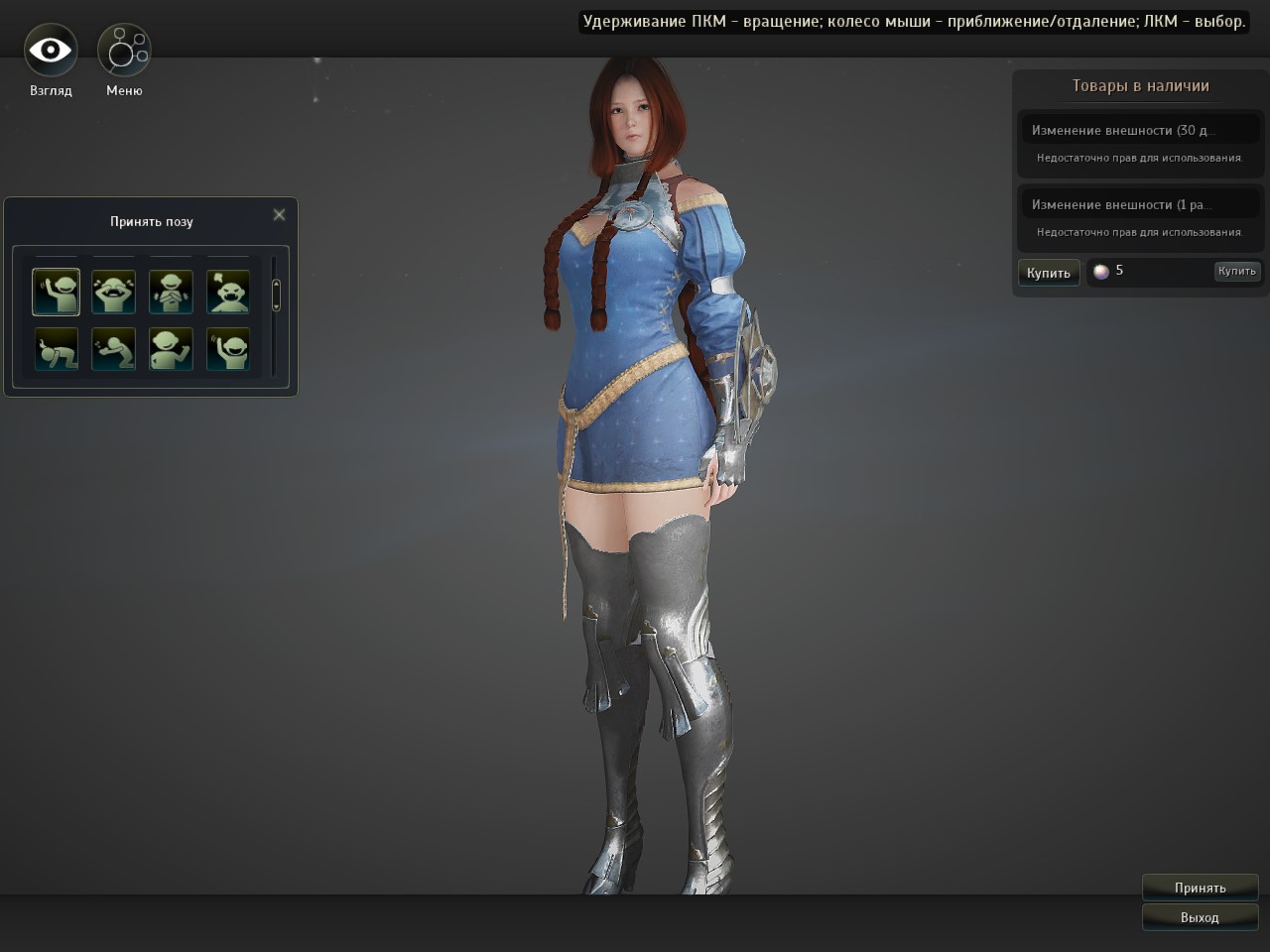The width and height of the screenshot is (1270, 952).
Task: Select the crawling on all fours pose
Action: click(x=56, y=349)
